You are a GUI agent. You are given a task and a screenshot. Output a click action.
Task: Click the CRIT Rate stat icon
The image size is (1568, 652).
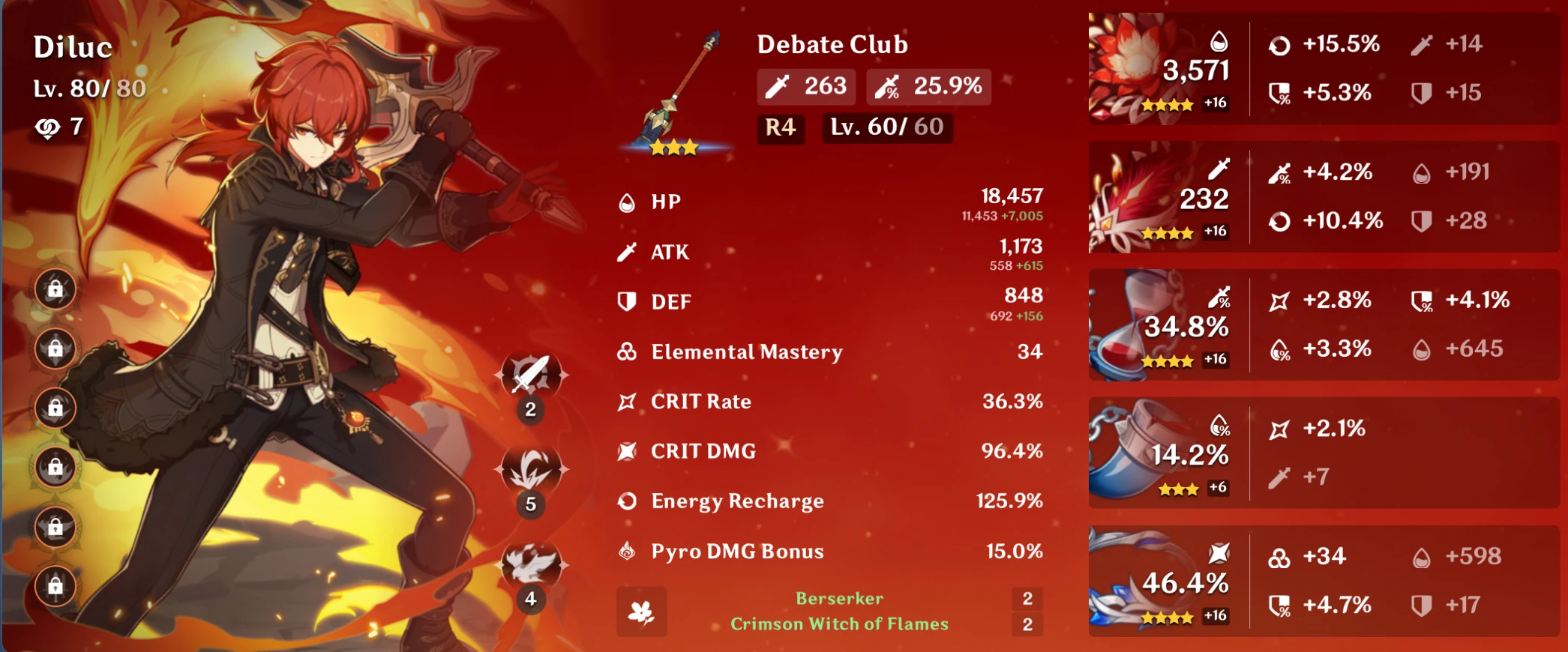pos(625,401)
